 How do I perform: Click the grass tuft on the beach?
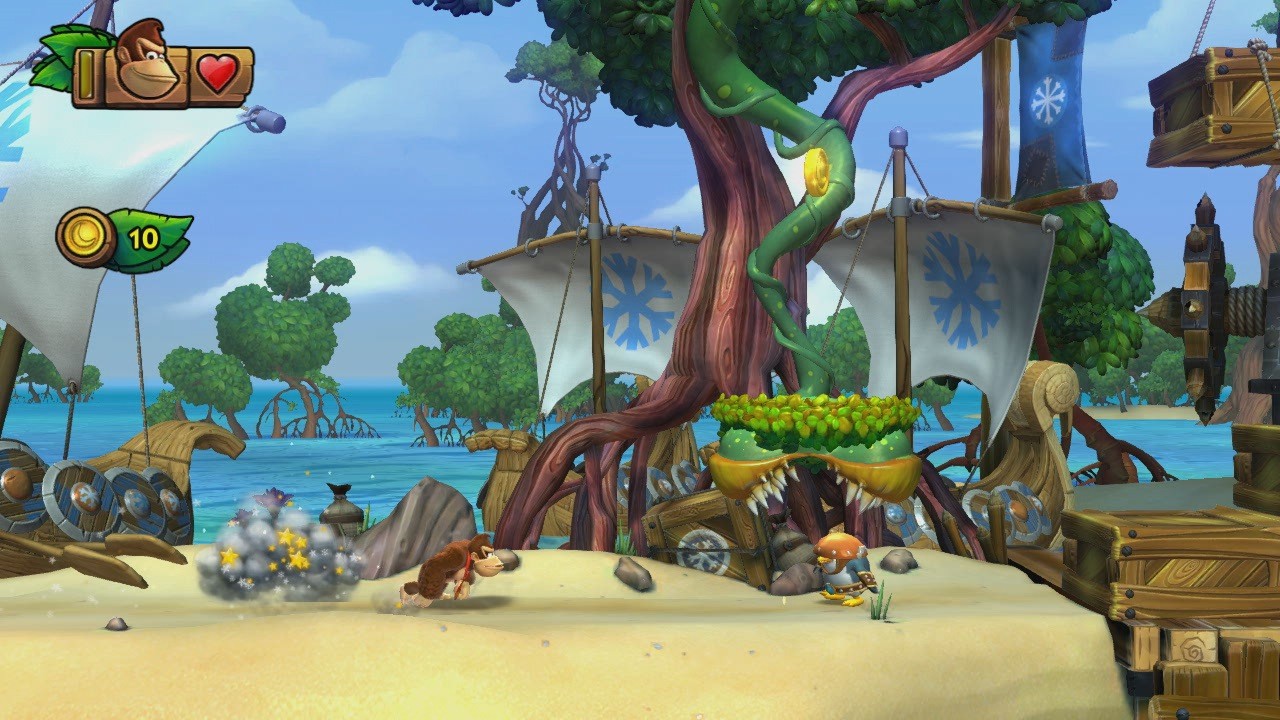(x=880, y=600)
